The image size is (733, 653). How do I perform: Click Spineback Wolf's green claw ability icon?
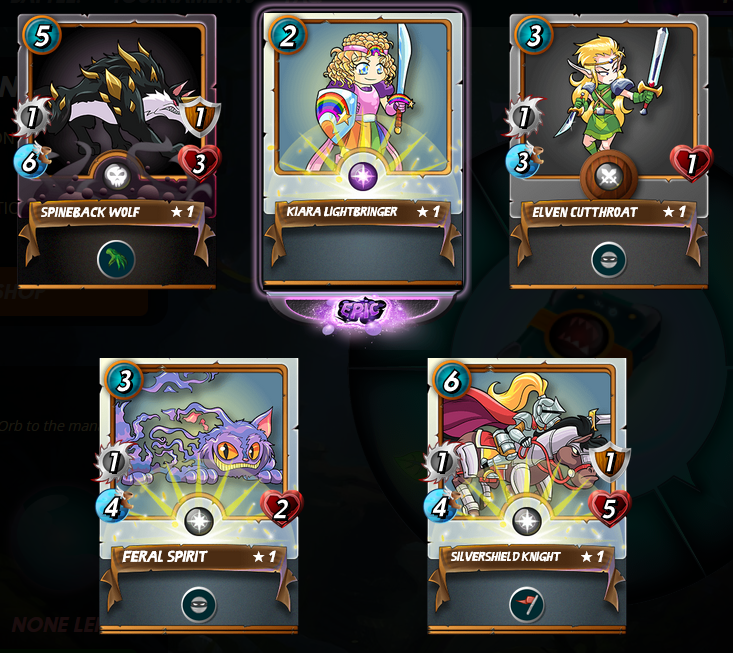pyautogui.click(x=117, y=260)
